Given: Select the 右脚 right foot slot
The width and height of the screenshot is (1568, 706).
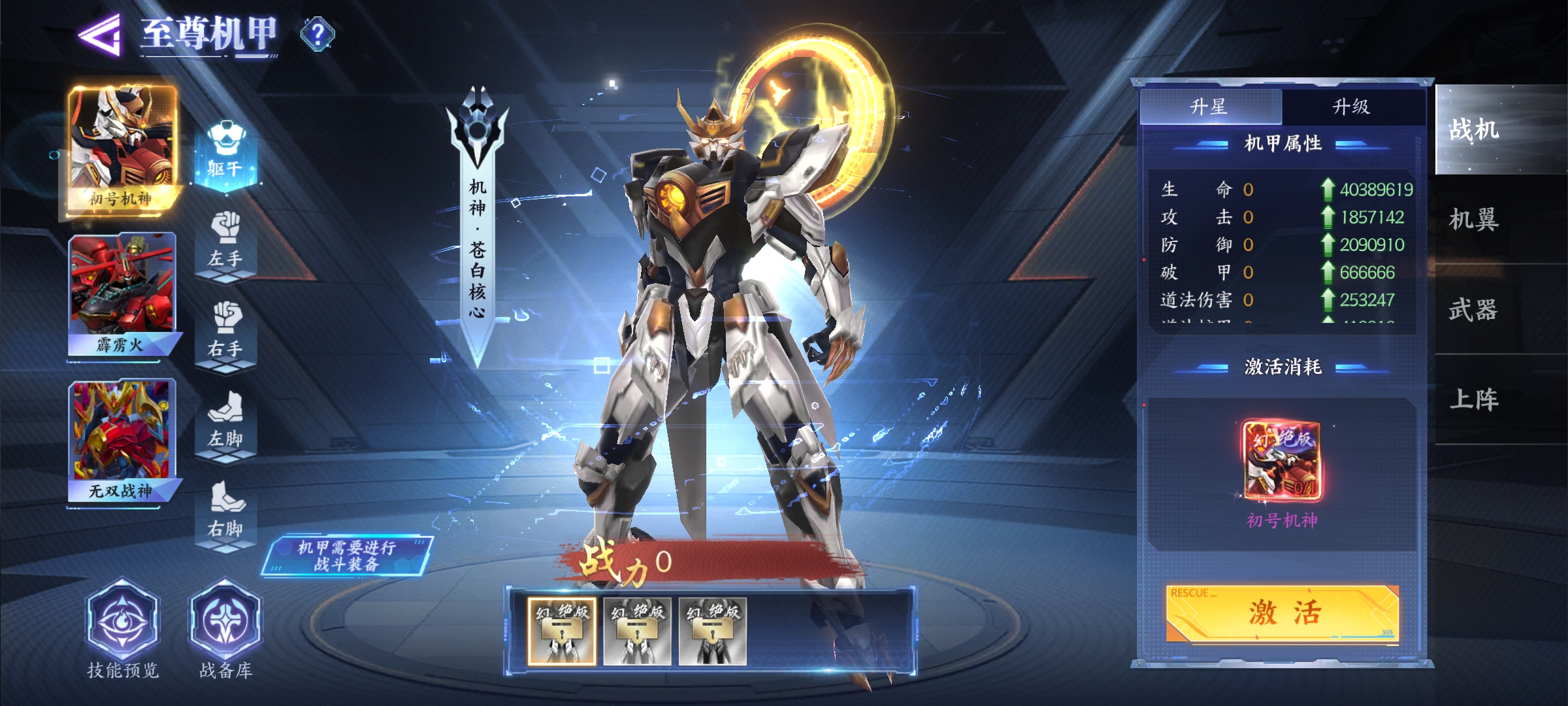Looking at the screenshot, I should (225, 511).
